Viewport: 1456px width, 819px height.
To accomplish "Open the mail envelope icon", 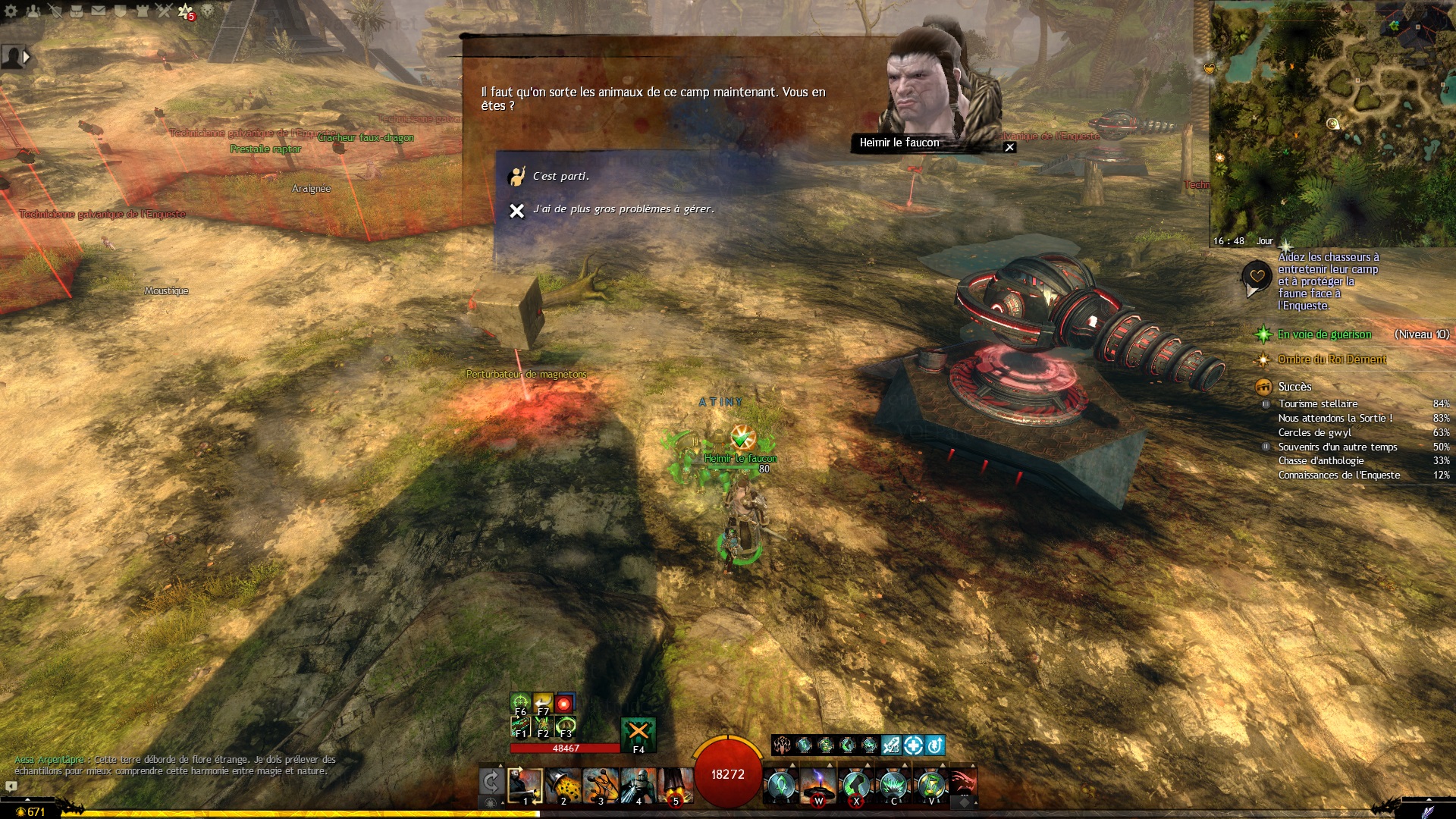I will pyautogui.click(x=99, y=11).
